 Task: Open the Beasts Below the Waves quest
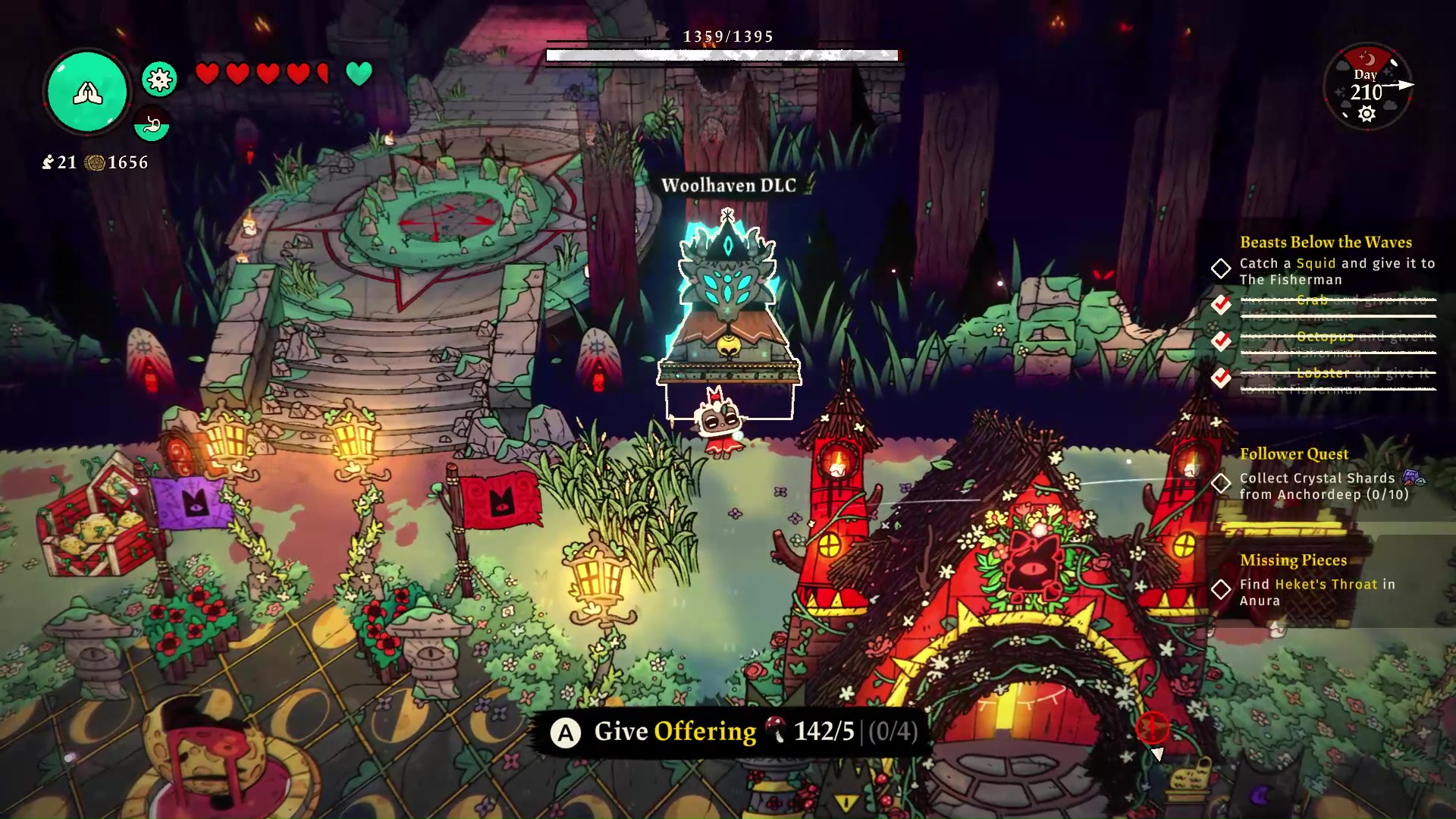pos(1326,242)
